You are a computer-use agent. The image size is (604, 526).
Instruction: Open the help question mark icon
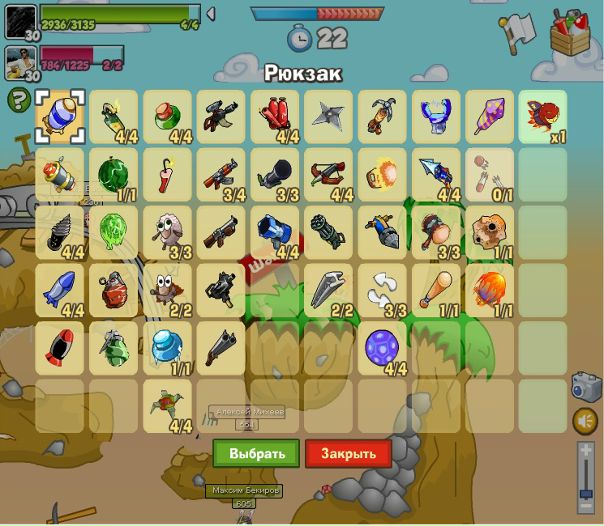(x=18, y=100)
